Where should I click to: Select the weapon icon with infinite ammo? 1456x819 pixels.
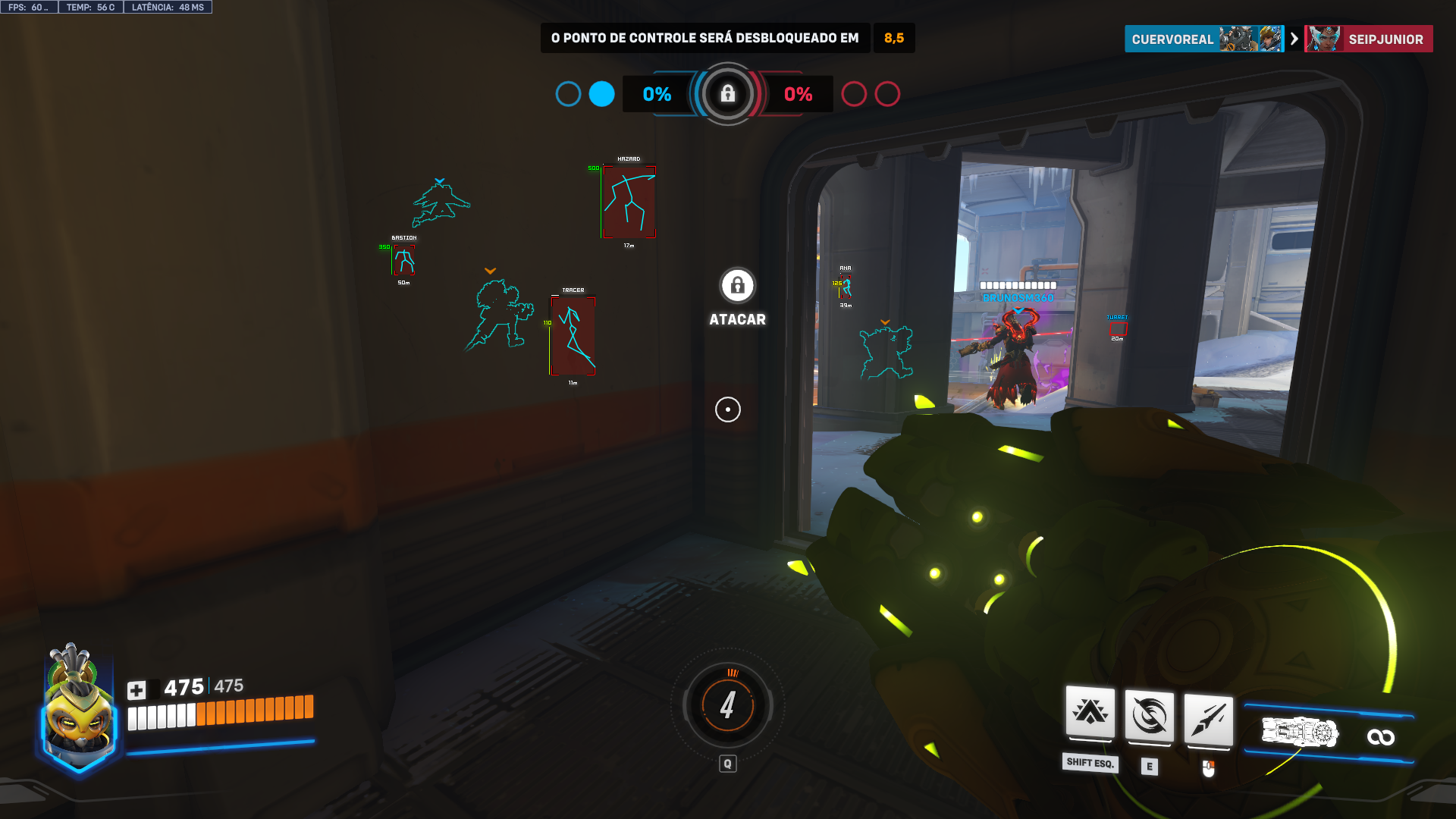(1300, 733)
